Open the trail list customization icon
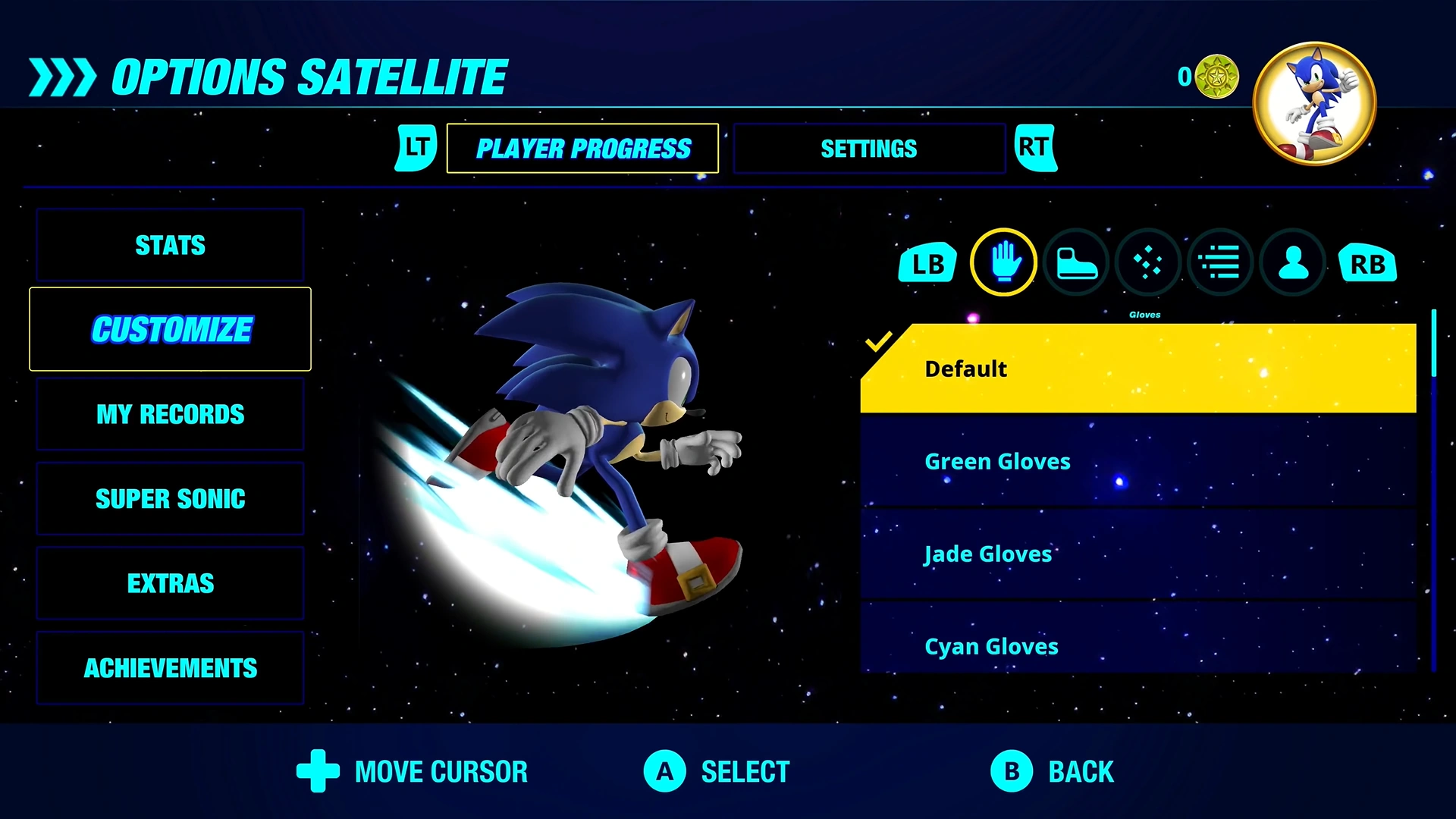Viewport: 1456px width, 819px height. click(1219, 262)
